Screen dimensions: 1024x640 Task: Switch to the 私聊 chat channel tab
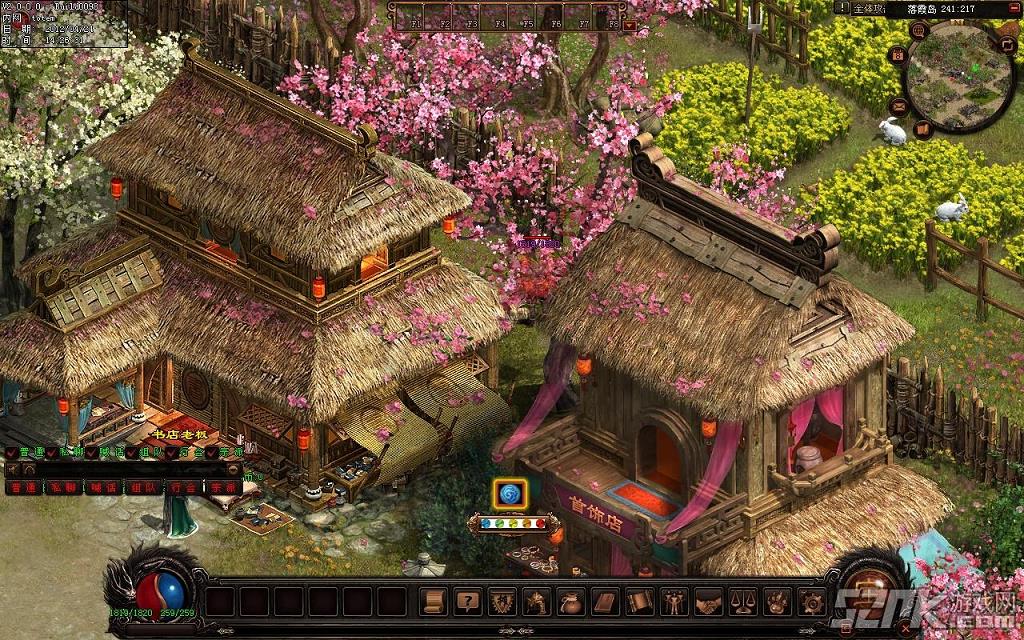[x=63, y=488]
